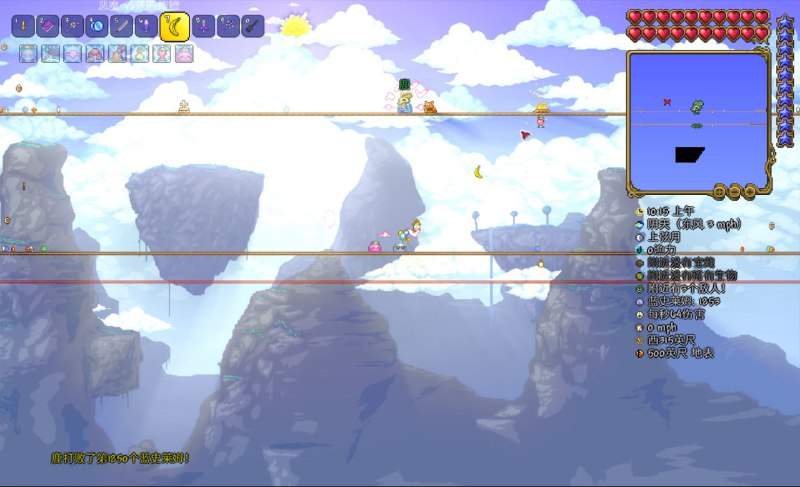Zoom out the minimap with minus button
The image size is (800, 487).
(735, 191)
